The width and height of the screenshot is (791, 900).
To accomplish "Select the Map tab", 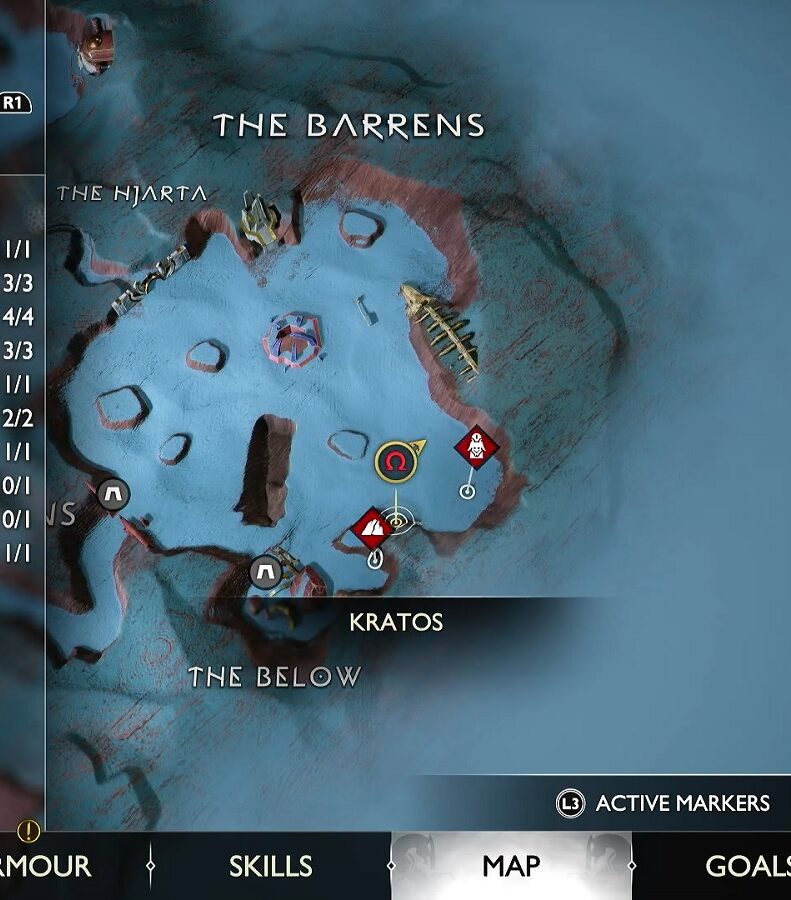I will click(511, 866).
